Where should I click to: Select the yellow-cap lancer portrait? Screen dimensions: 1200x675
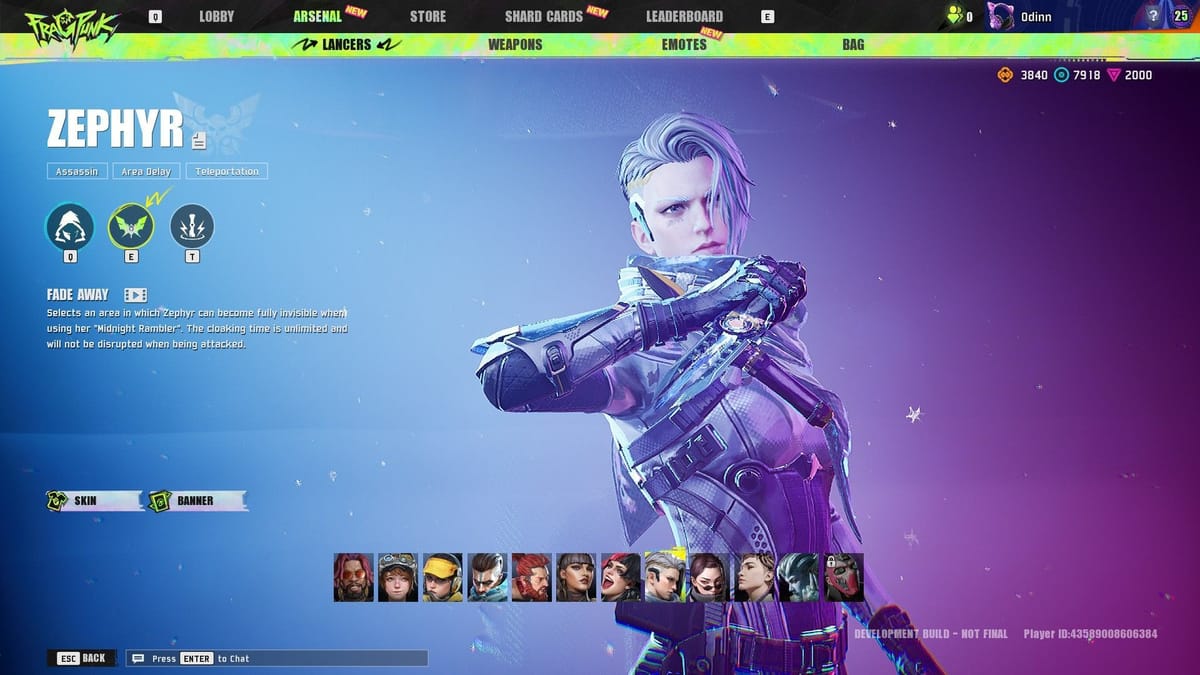click(x=442, y=577)
